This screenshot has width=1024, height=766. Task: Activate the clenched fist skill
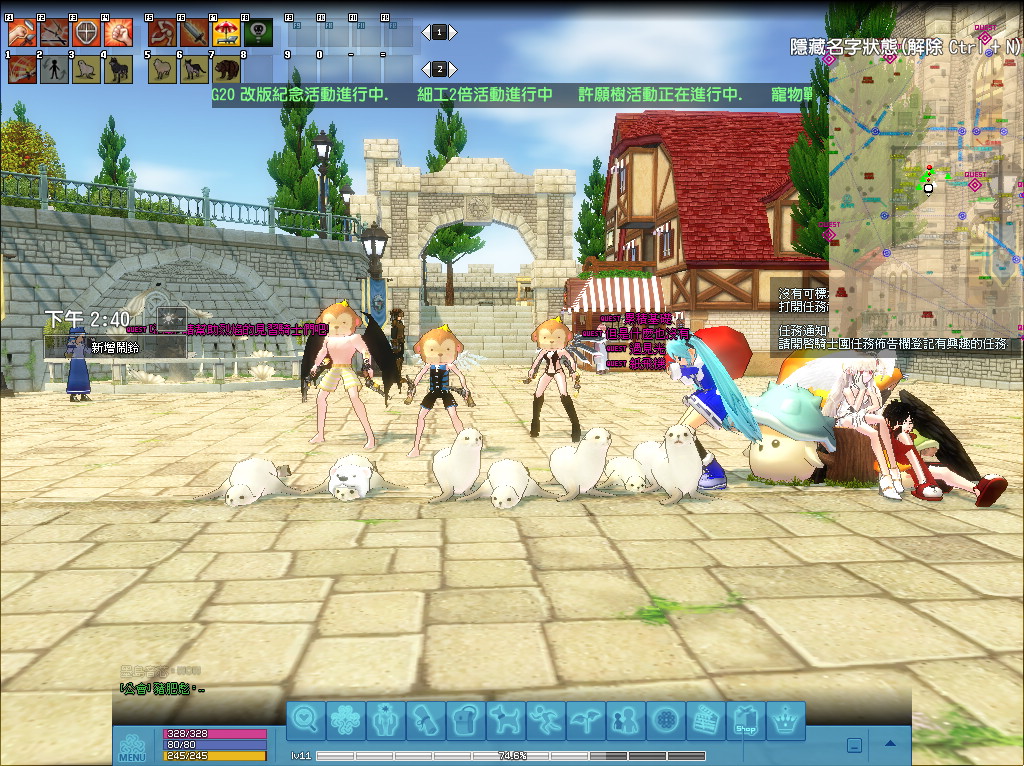[x=117, y=33]
